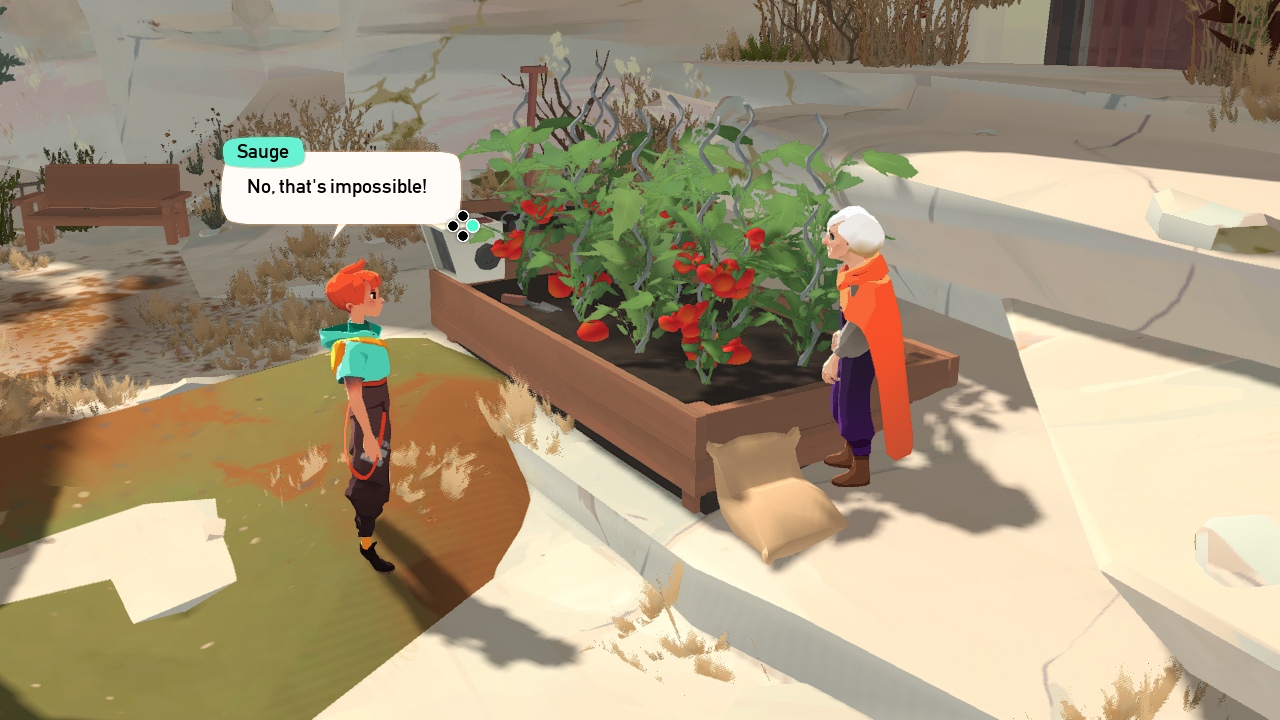This screenshot has height=720, width=1280.
Task: Select the camera hanging from Sauge's backpack
Action: click(x=372, y=455)
